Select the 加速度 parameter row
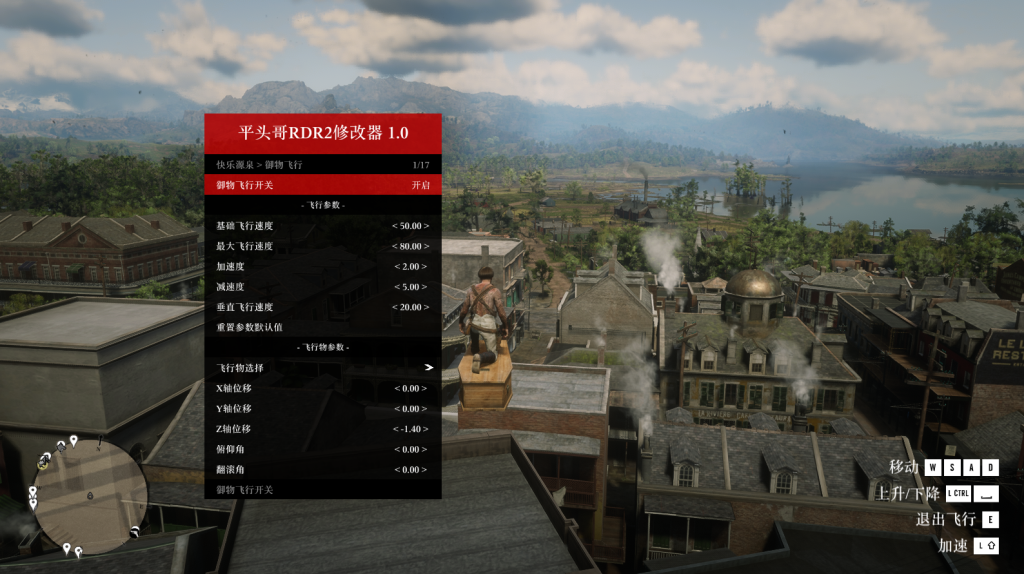The width and height of the screenshot is (1024, 574). tap(323, 266)
